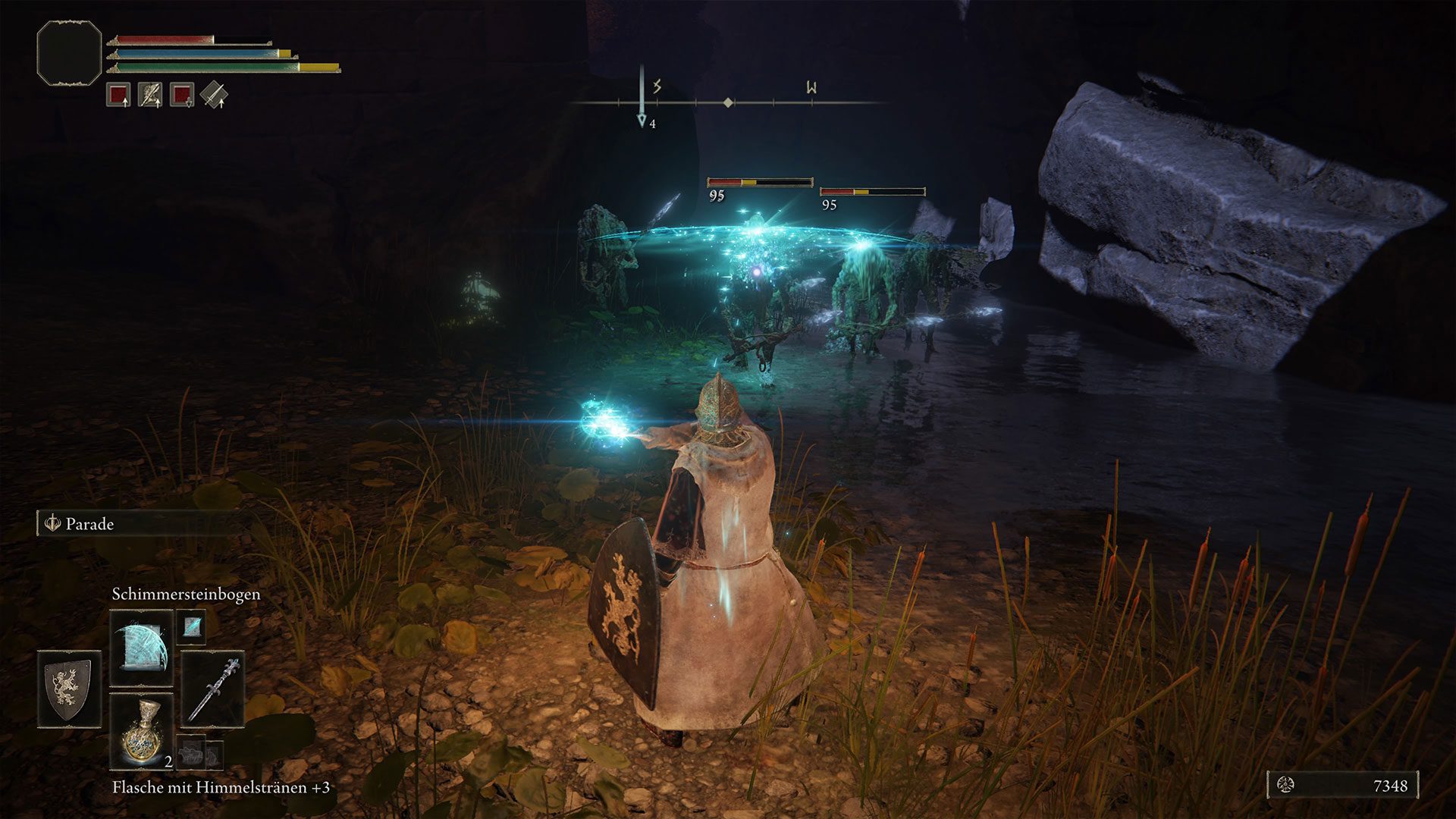Use the Flasche mit Himmelstränen flask slot
This screenshot has width=1456, height=819.
coord(142,731)
